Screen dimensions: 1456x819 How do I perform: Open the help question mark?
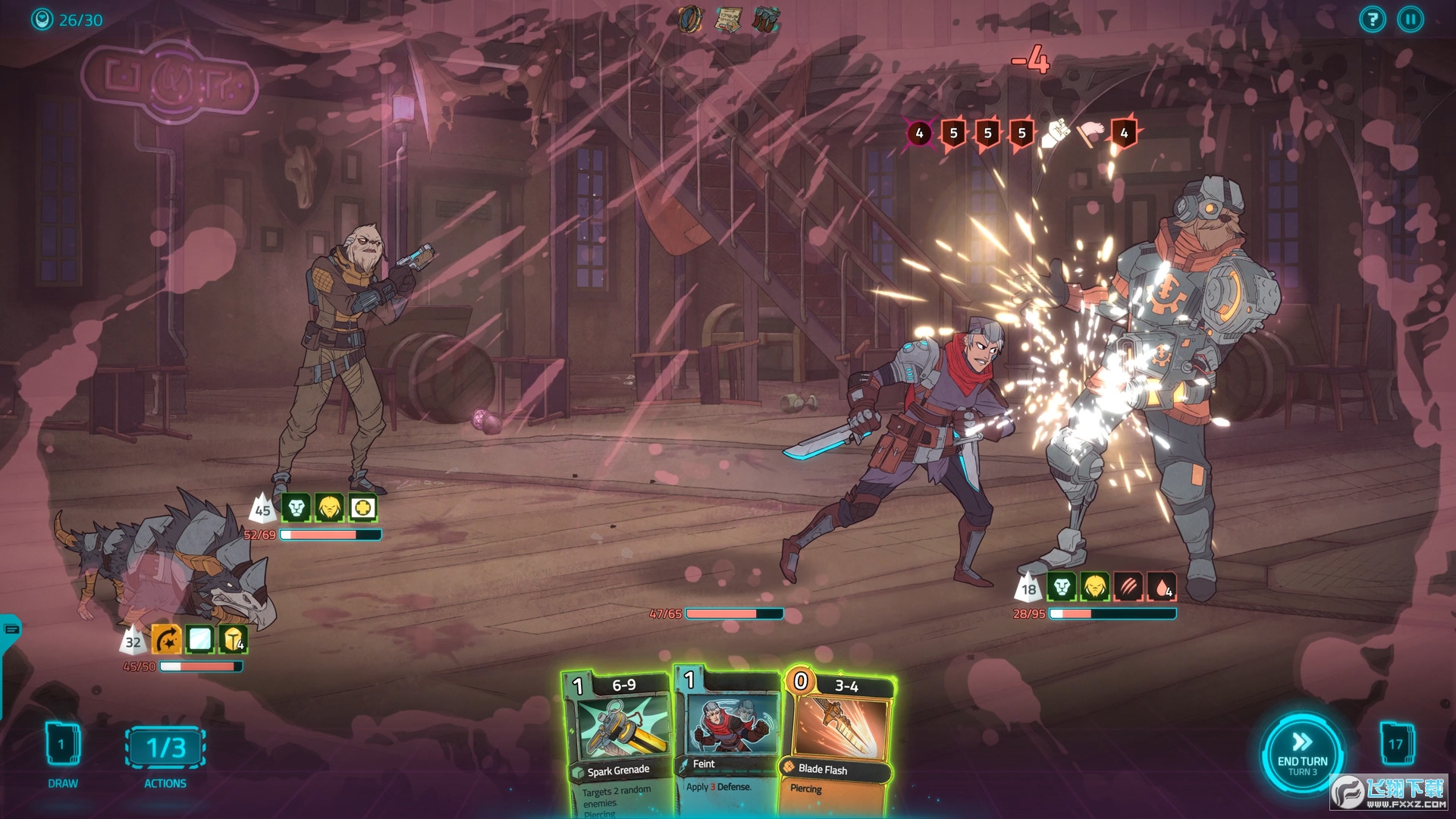1373,20
